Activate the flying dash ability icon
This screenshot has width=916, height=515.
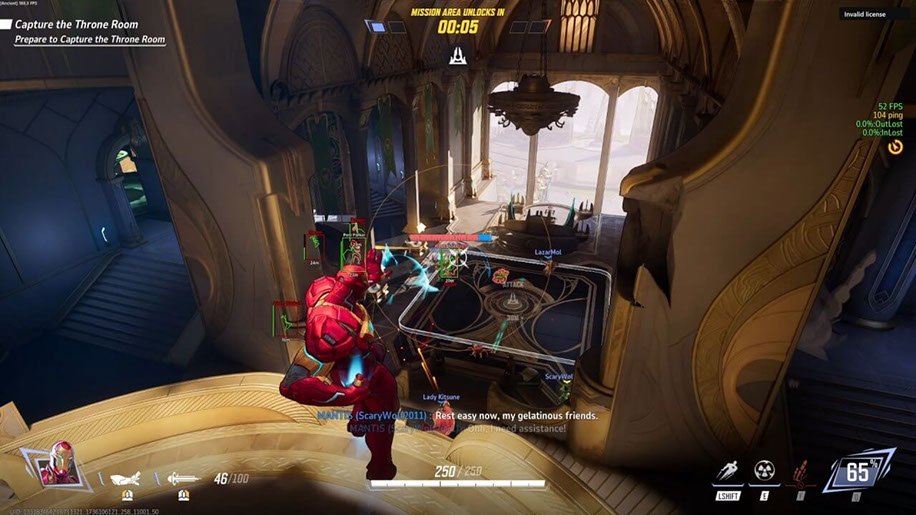tap(727, 472)
